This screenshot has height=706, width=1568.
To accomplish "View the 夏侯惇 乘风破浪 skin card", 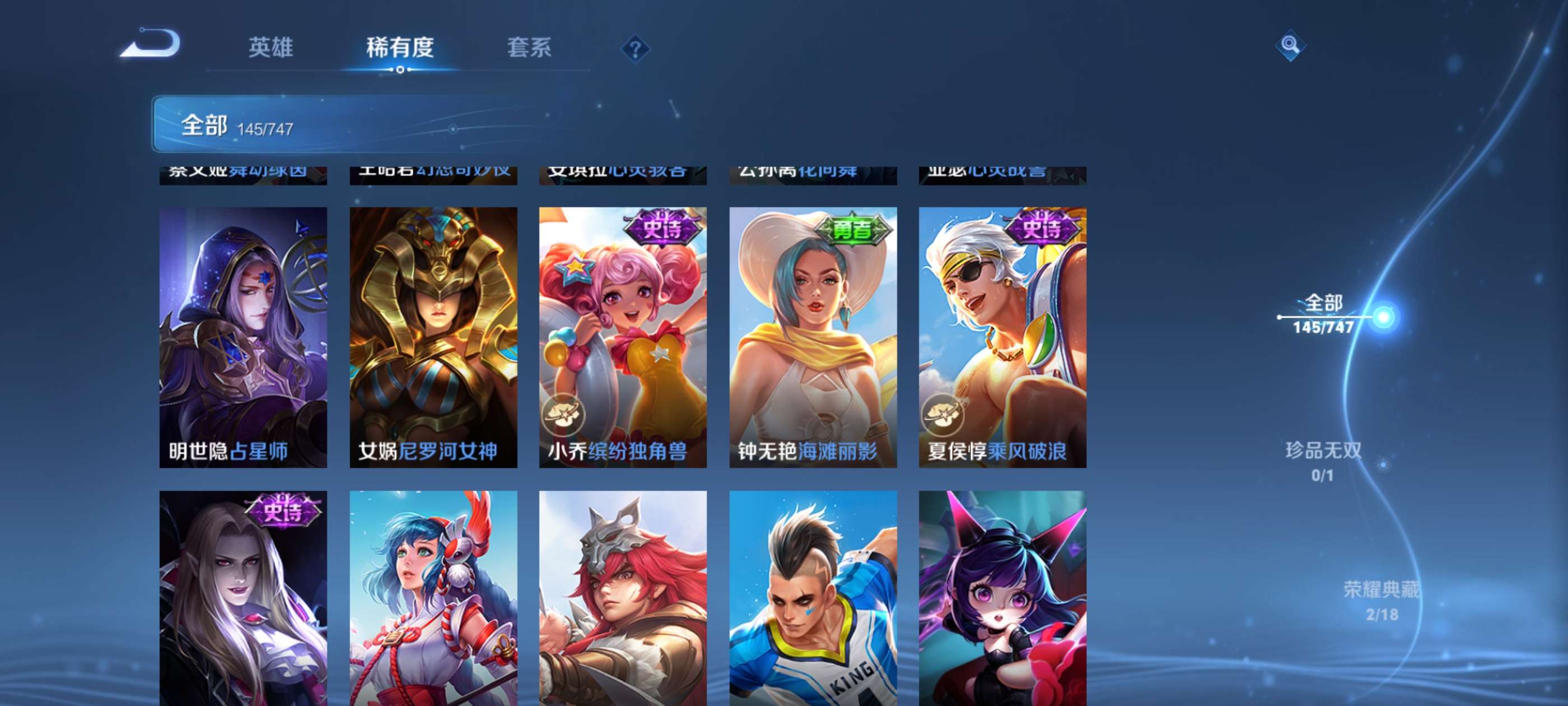I will point(1002,337).
